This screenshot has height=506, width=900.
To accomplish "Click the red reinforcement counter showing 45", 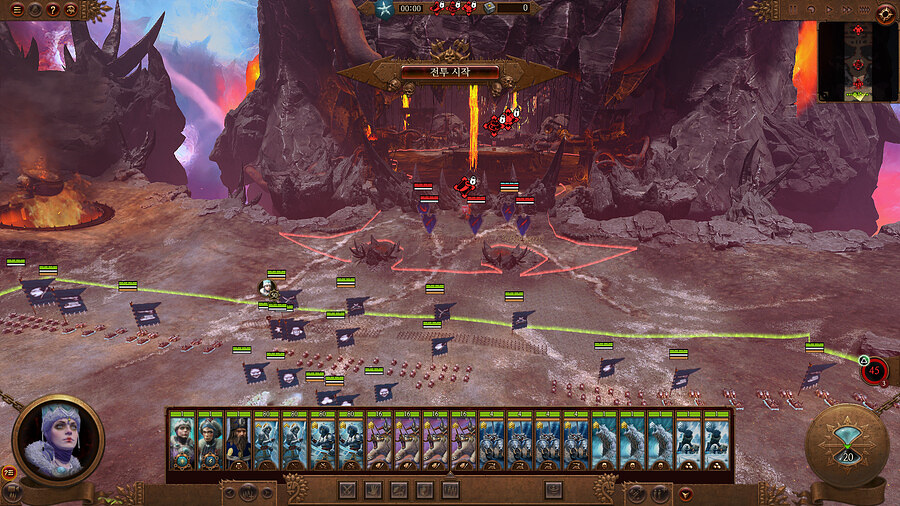I will tap(875, 370).
